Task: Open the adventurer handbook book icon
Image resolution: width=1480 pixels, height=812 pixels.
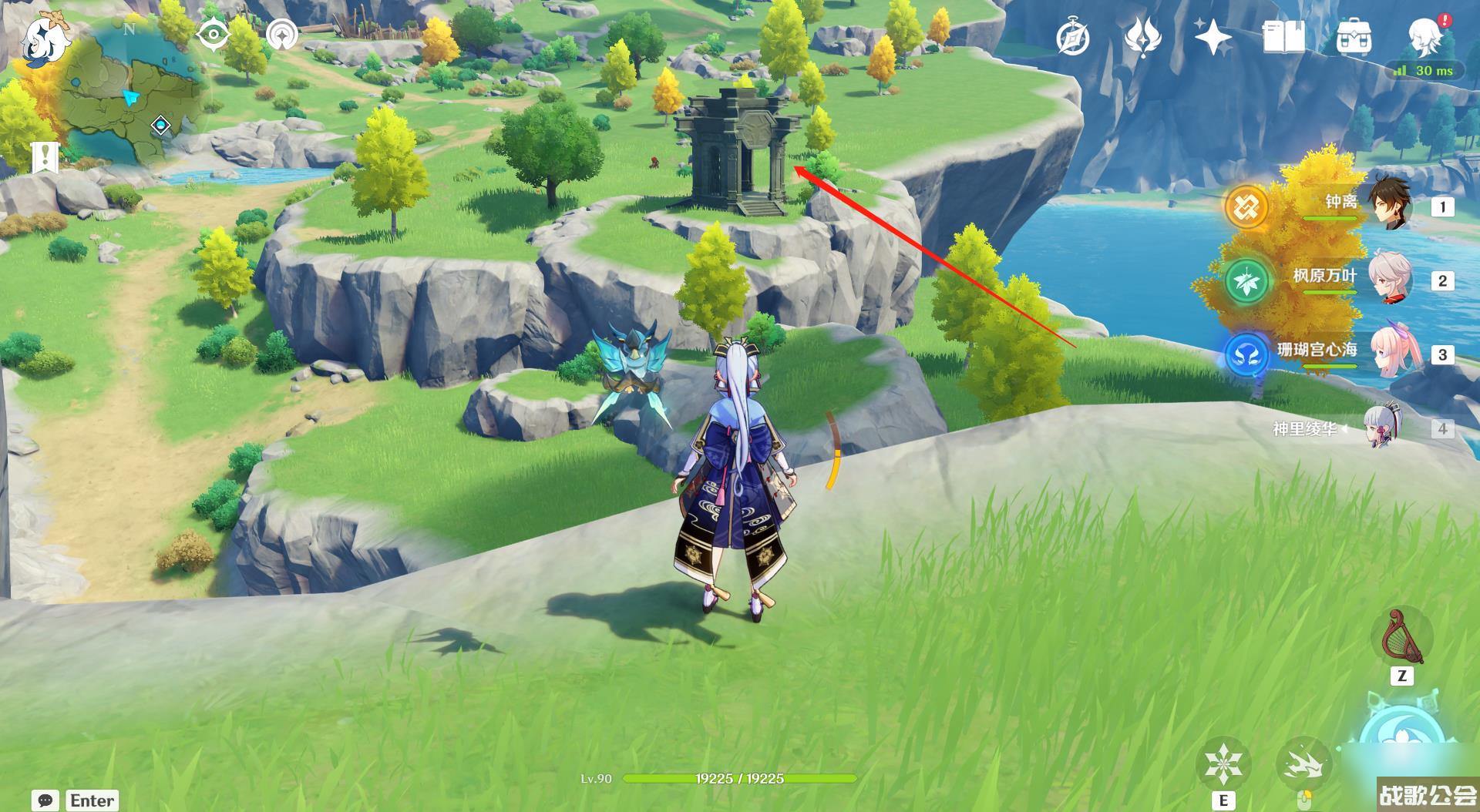Action: pos(1283,37)
